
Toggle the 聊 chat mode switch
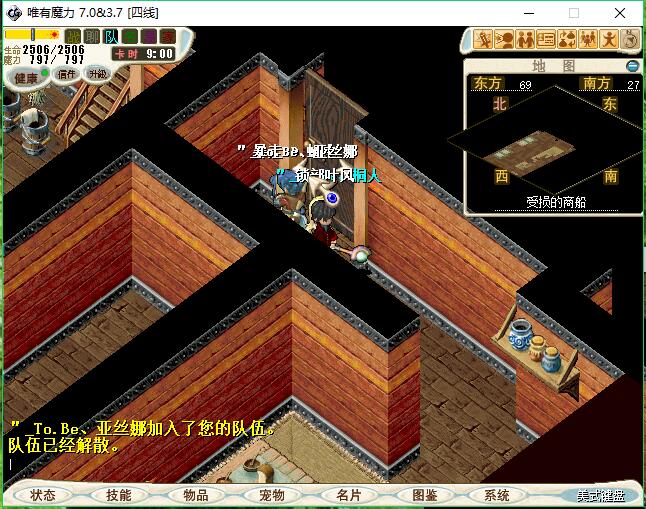92,37
